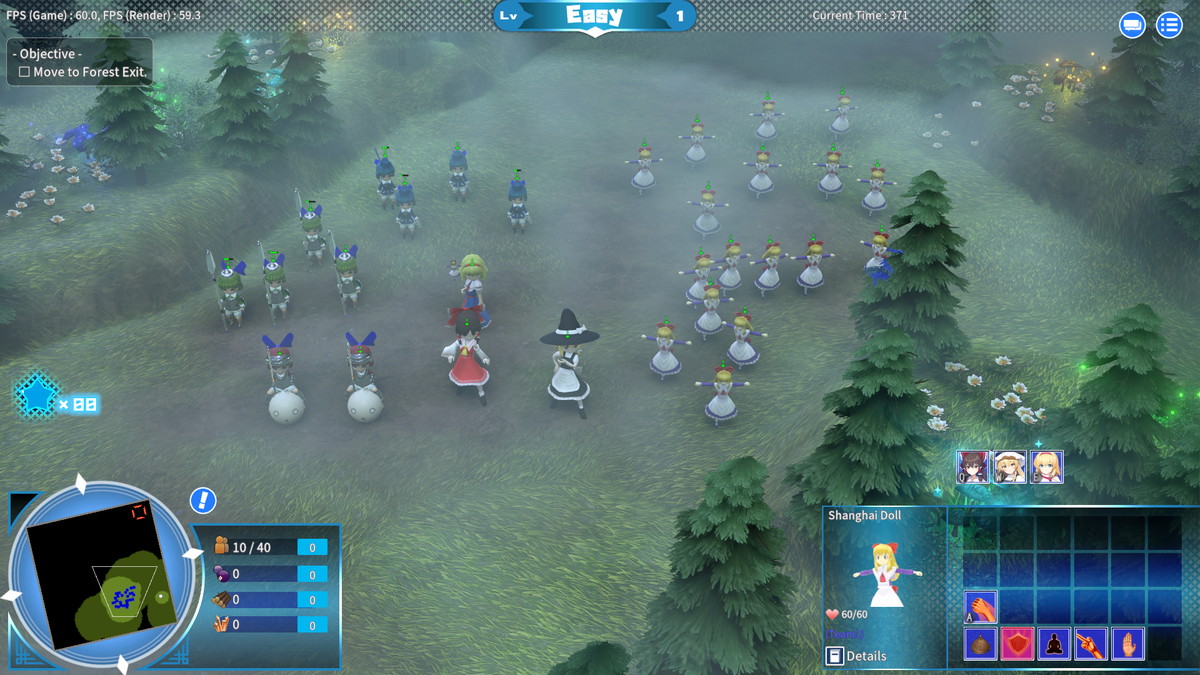Click the exclamation mark alert icon
Image resolution: width=1200 pixels, height=675 pixels.
coord(203,500)
